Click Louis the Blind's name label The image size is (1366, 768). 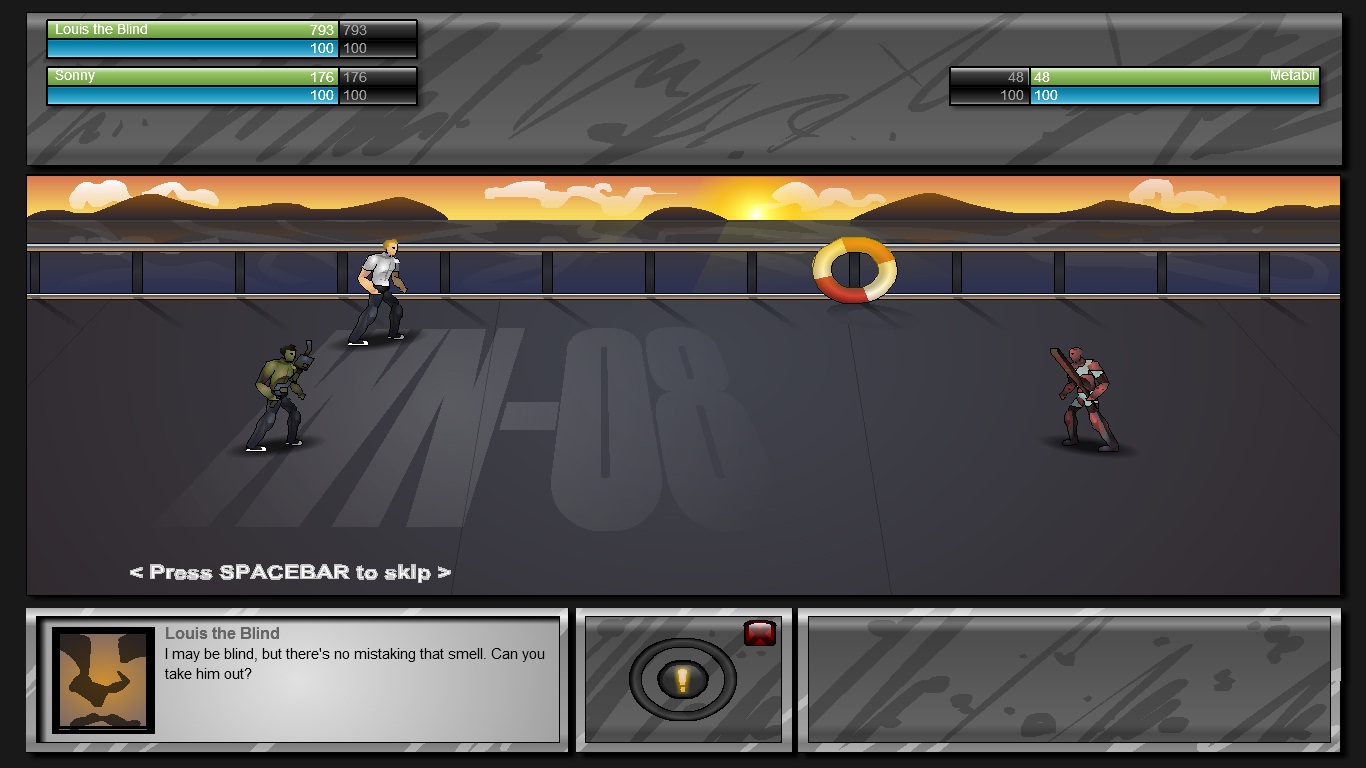click(x=100, y=30)
